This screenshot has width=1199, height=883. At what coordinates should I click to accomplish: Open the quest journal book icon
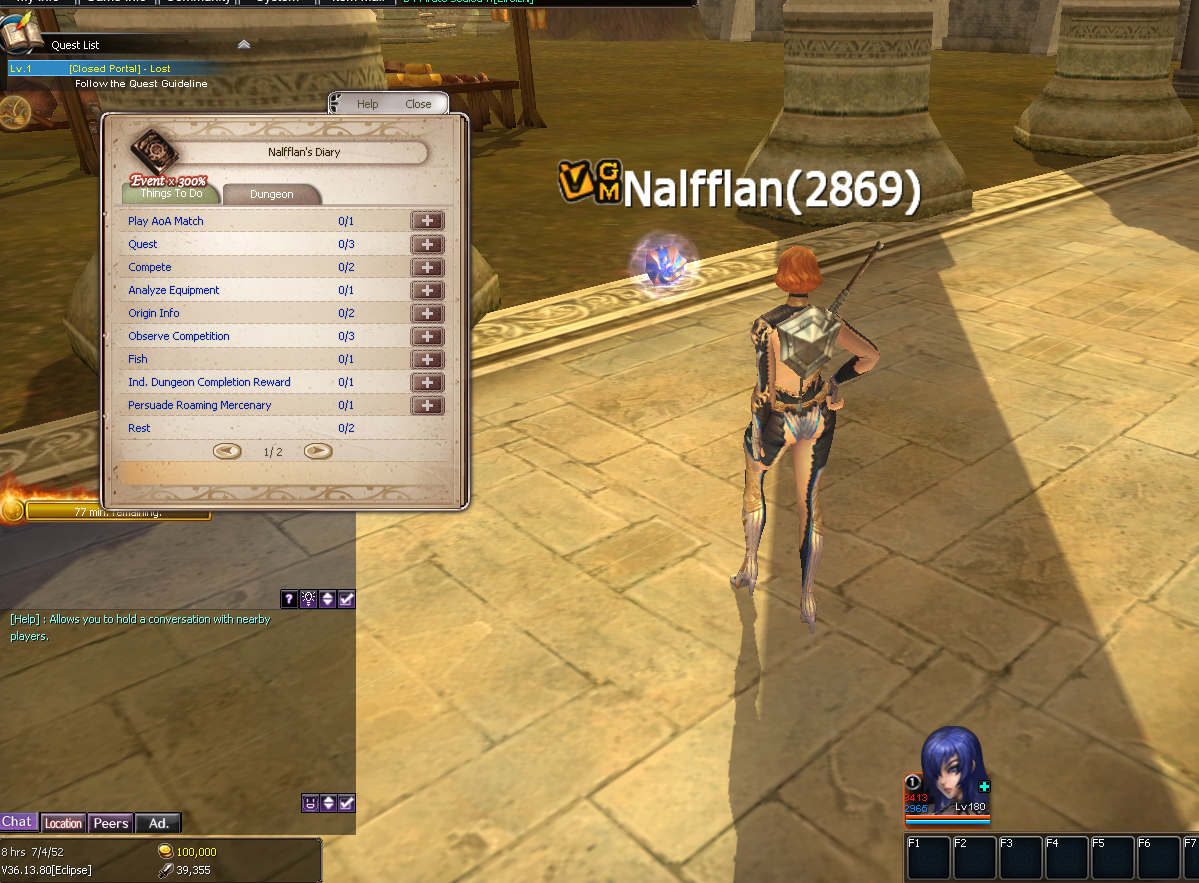(x=20, y=38)
